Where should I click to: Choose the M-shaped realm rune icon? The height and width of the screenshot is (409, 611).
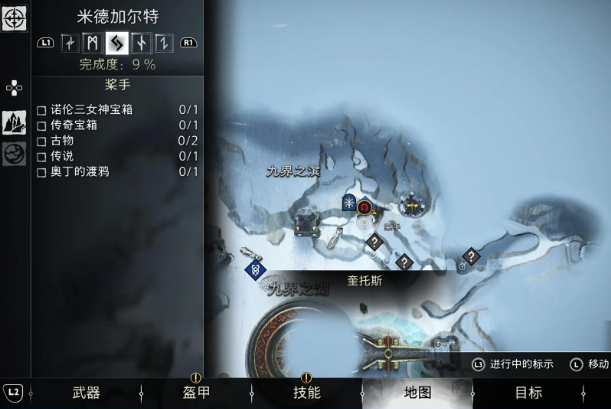[93, 42]
